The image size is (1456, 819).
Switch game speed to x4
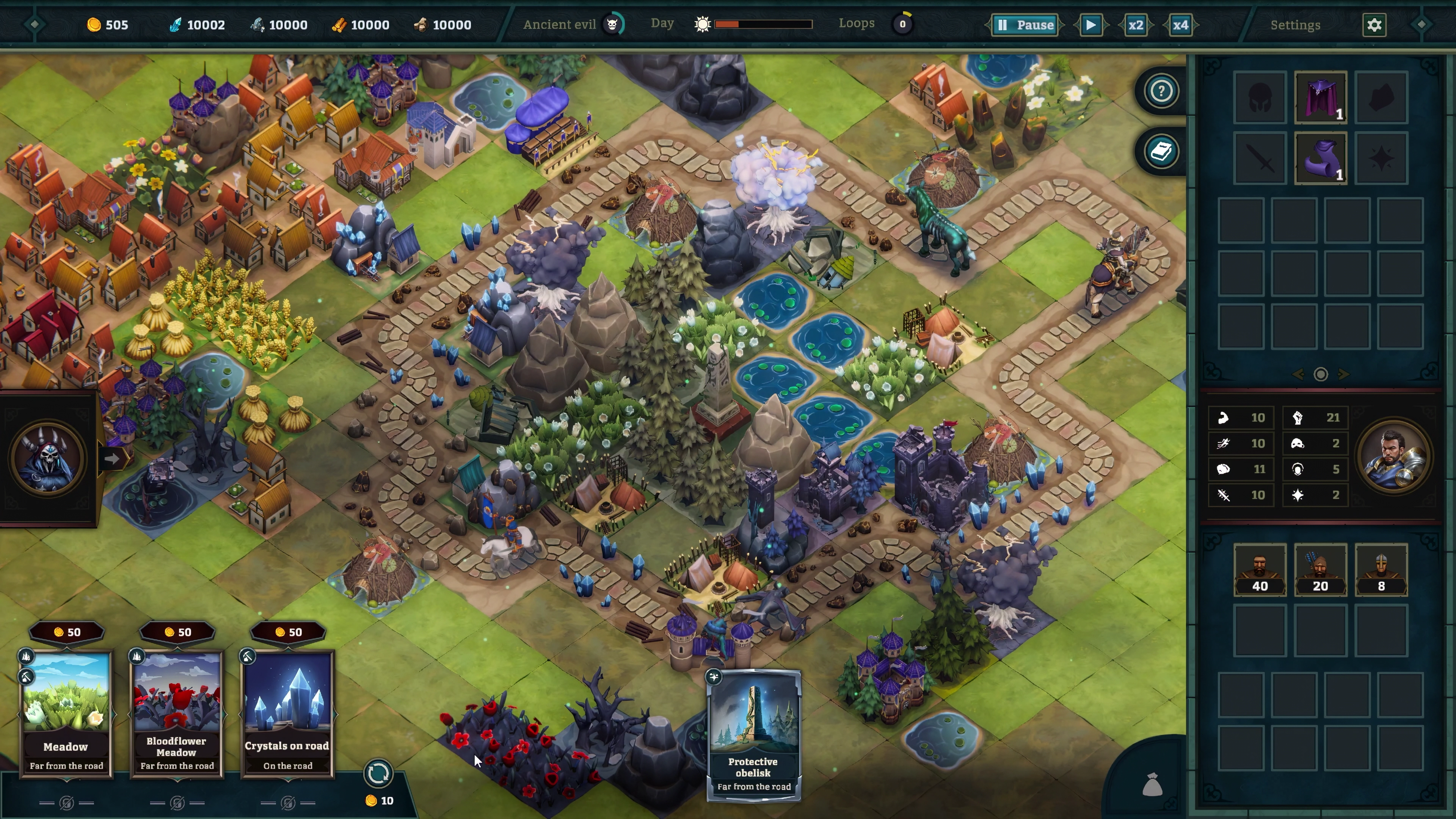(x=1180, y=25)
